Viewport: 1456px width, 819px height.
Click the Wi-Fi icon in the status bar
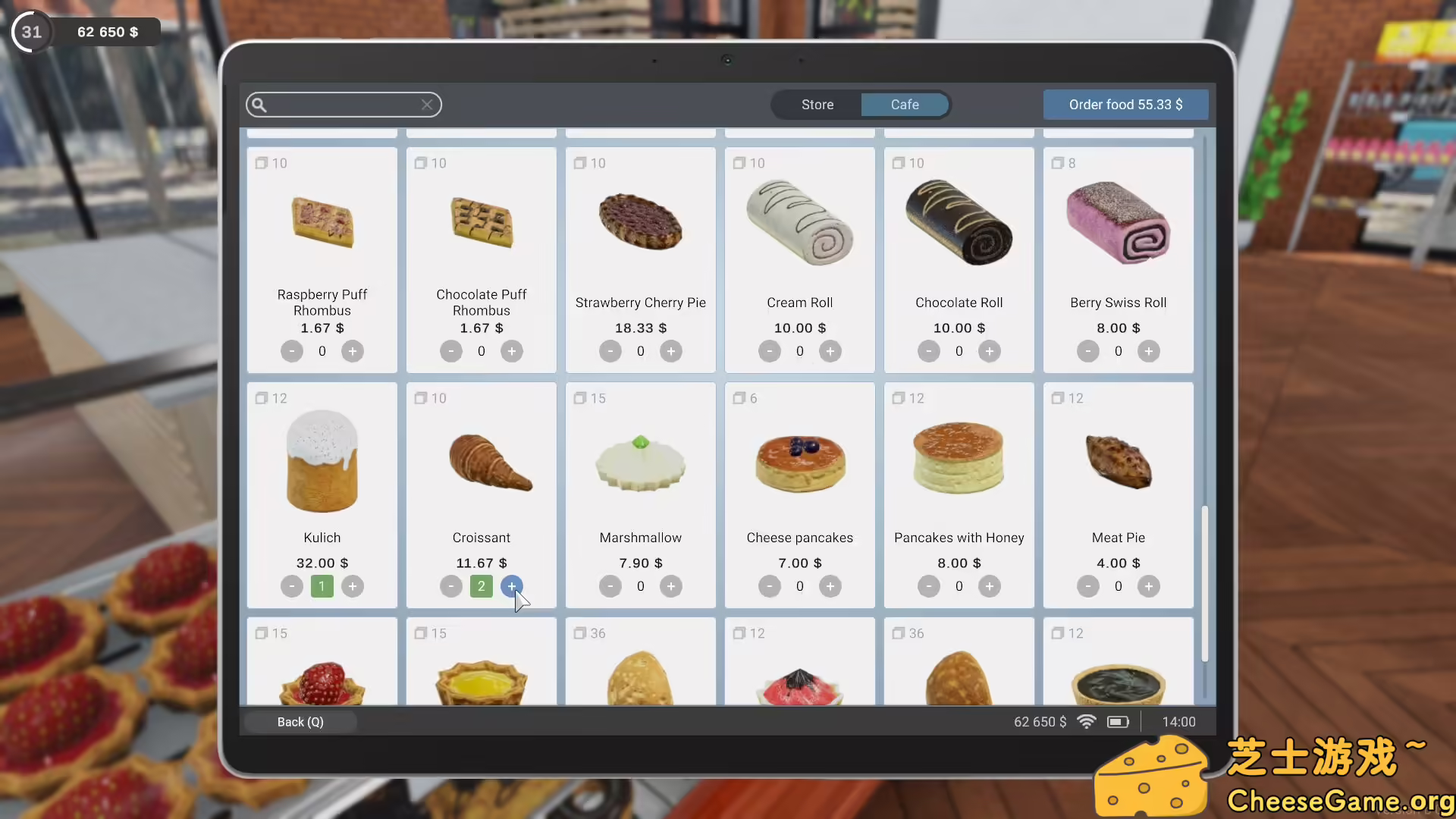coord(1087,722)
